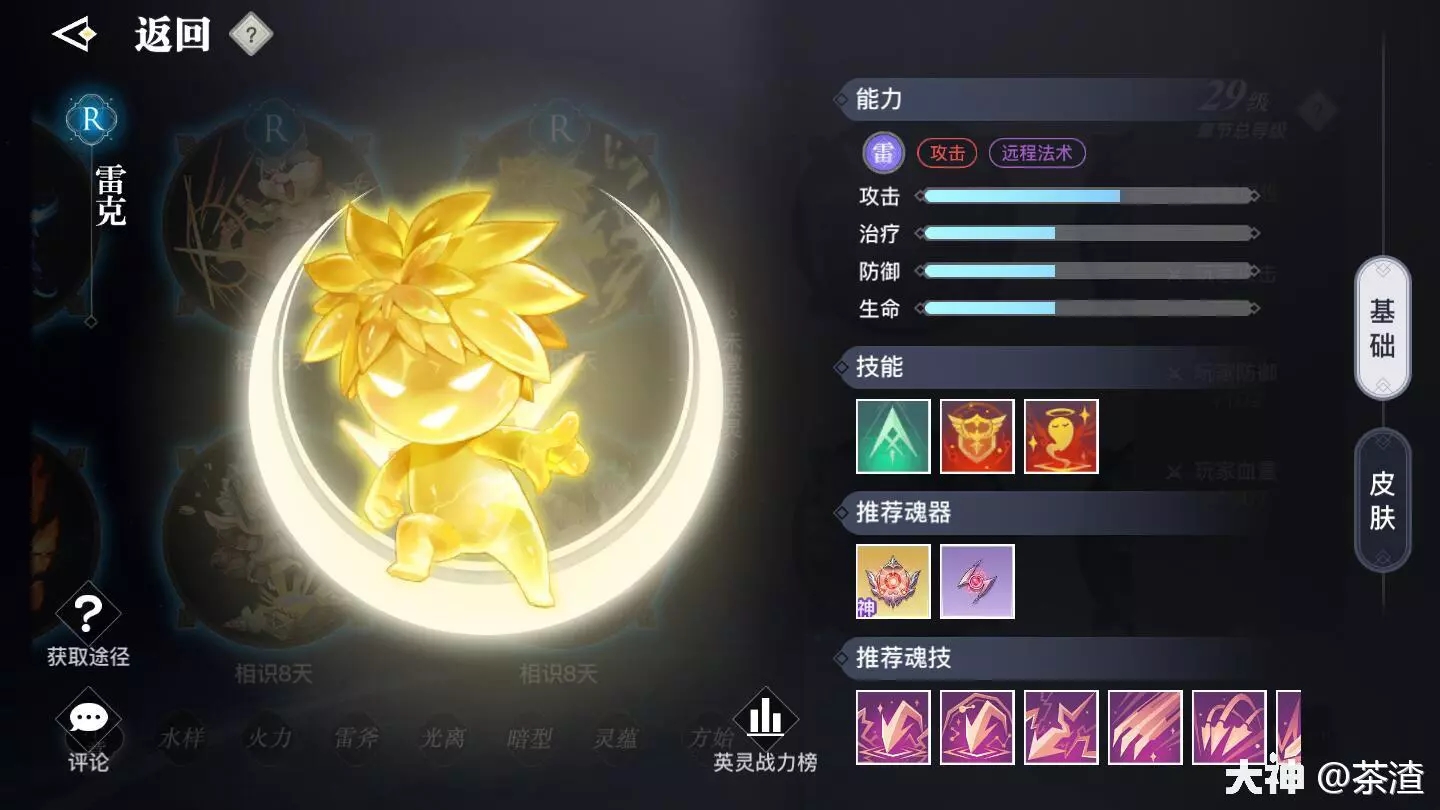Select the first recommended soul skill icon
Screen dimensions: 1440x810
pos(893,727)
